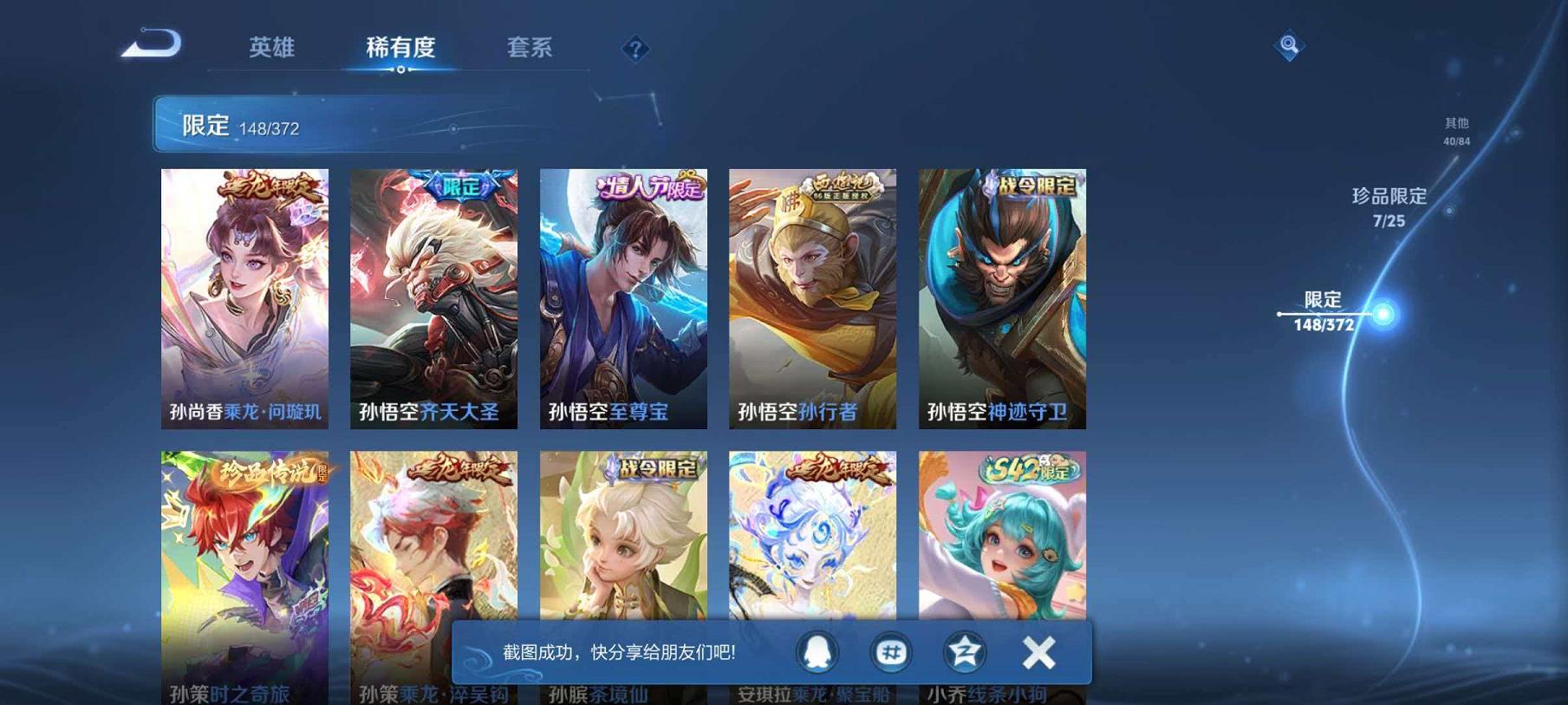Open the help question mark icon
The height and width of the screenshot is (705, 1568).
click(636, 49)
